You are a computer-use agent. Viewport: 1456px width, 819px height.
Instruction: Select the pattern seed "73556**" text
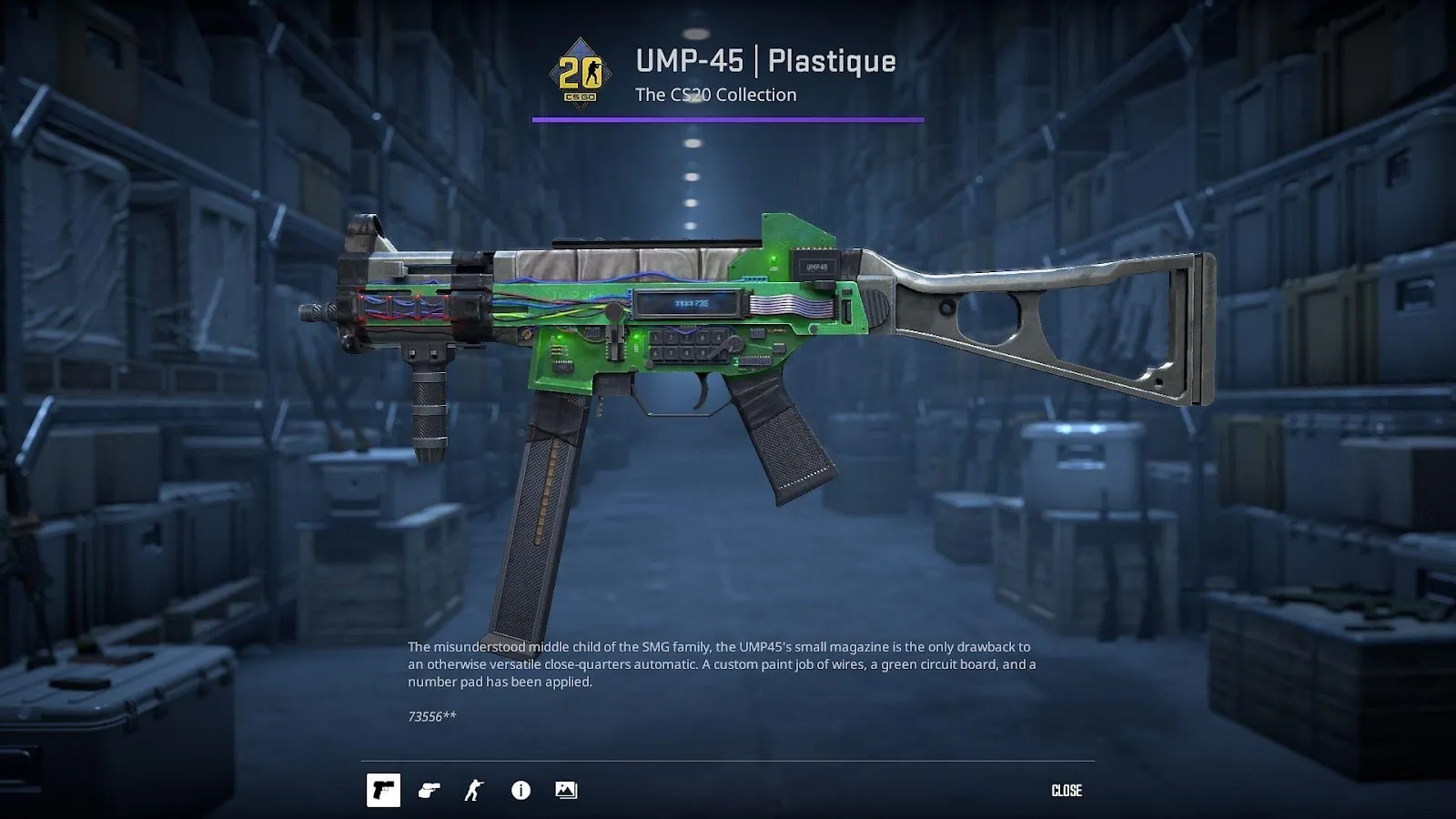[433, 717]
